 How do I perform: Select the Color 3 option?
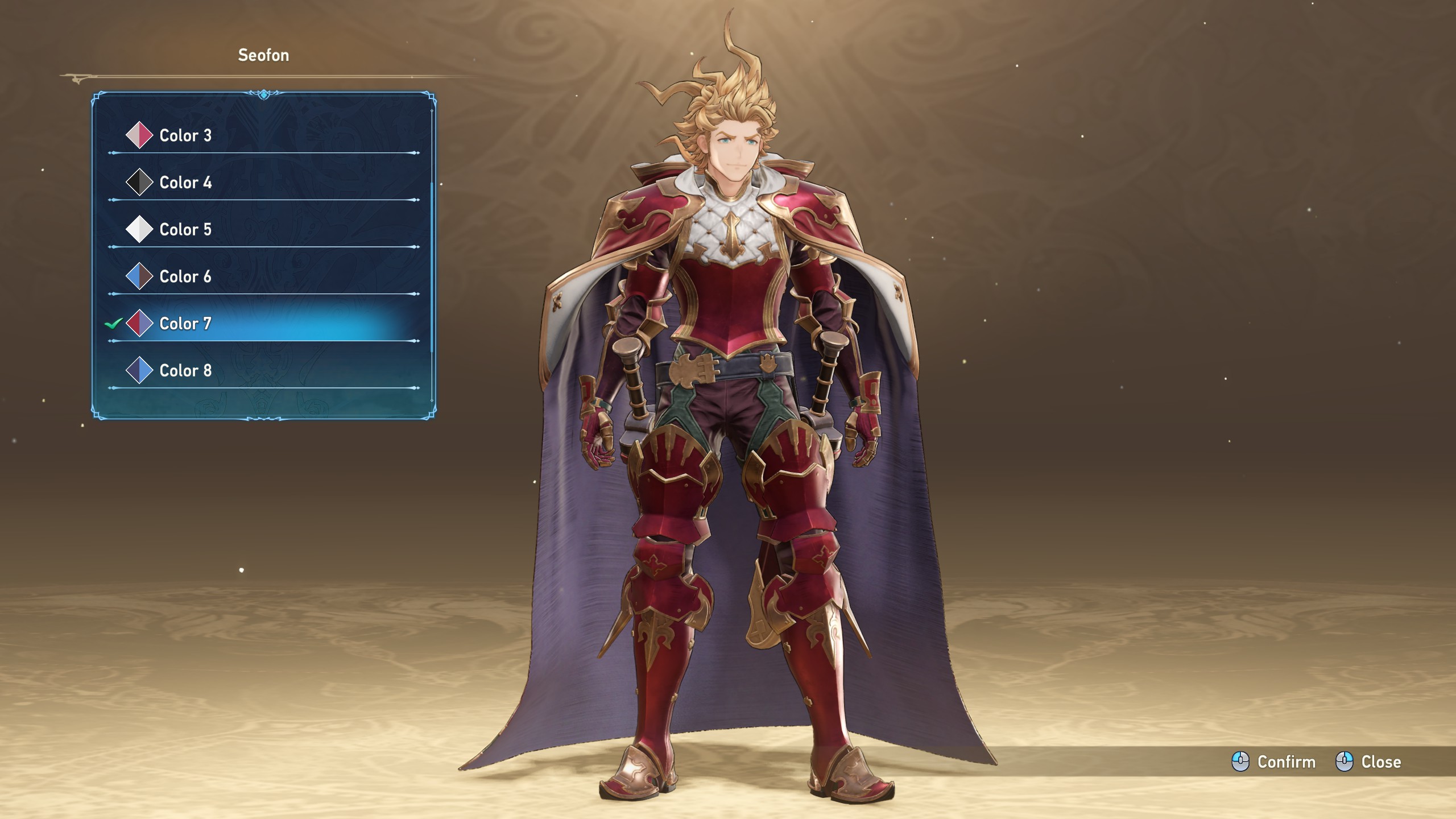coord(185,135)
